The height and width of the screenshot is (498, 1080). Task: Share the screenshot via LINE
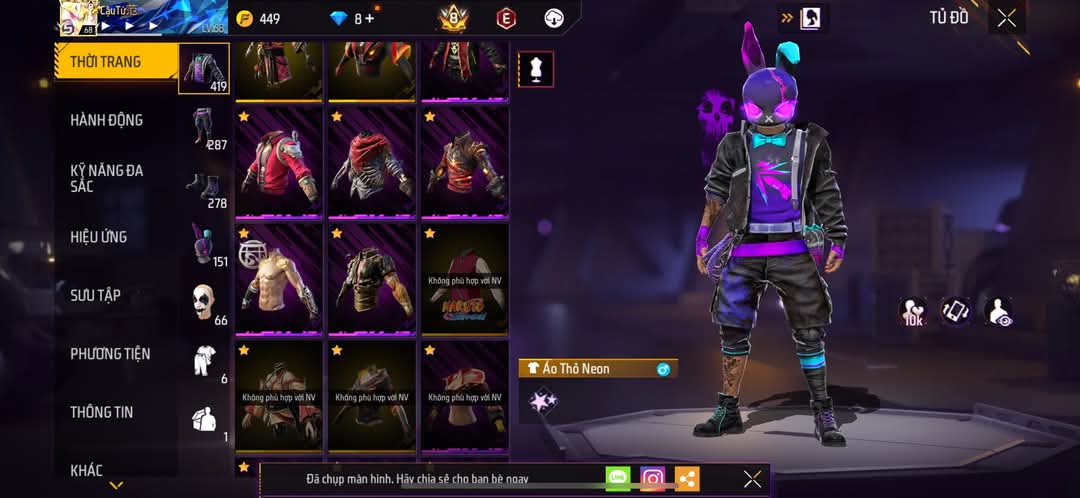point(618,479)
